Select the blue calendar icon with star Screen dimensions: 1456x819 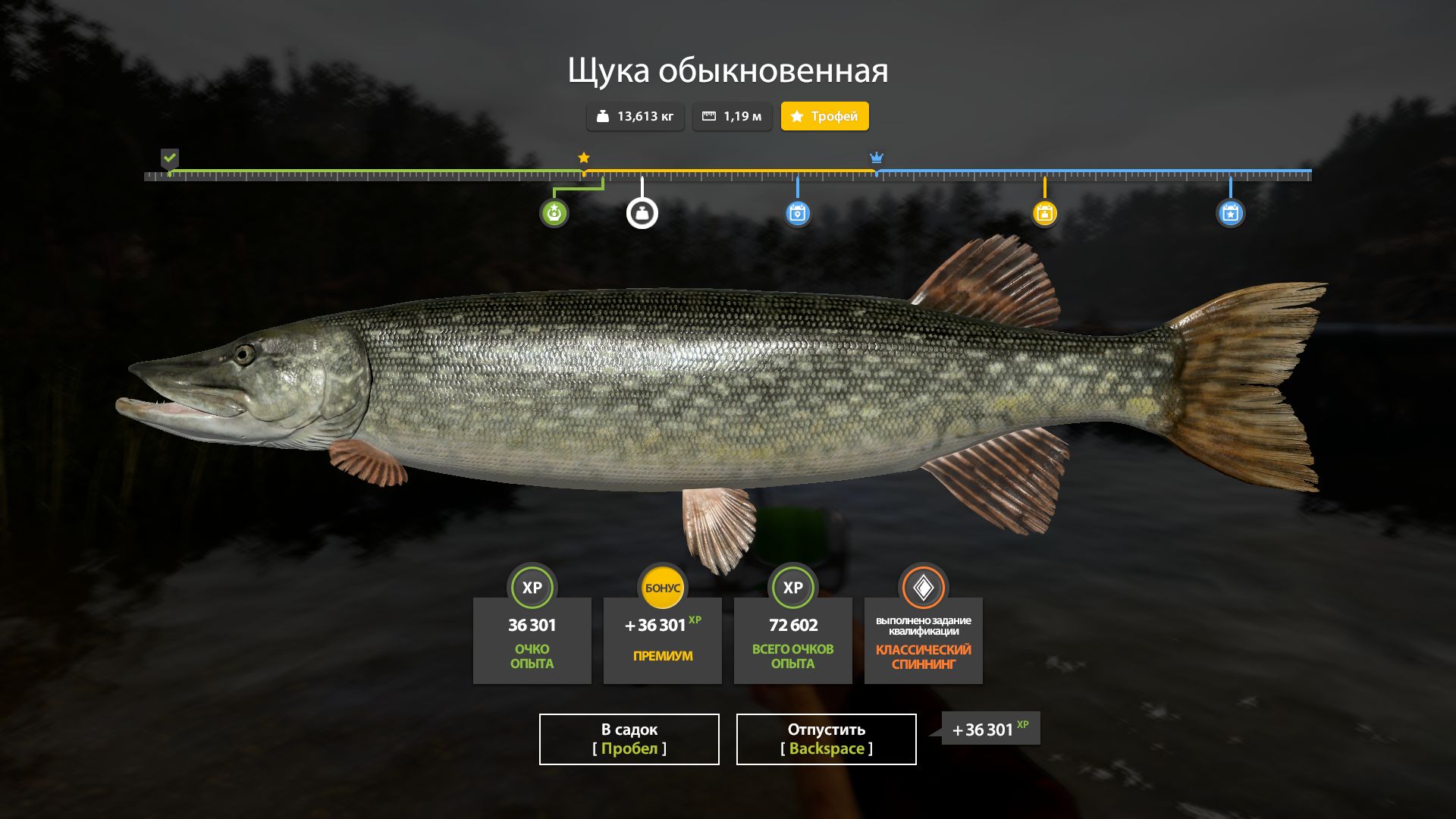[1232, 213]
